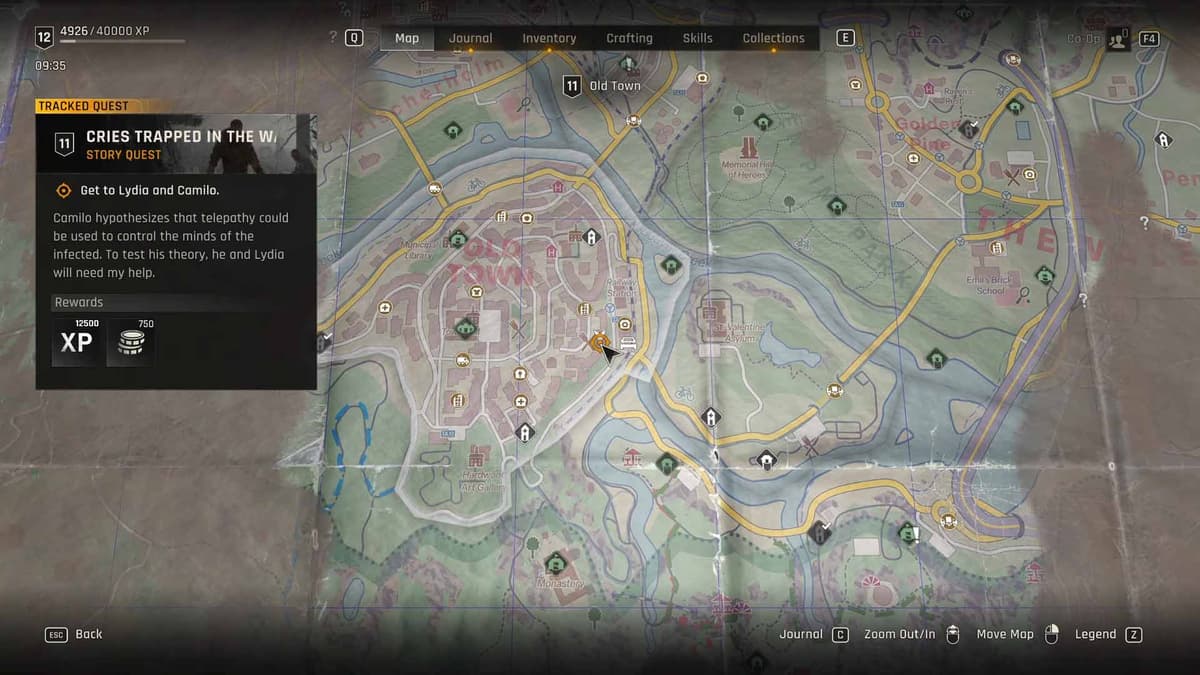Click the 12500 XP reward icon

[76, 343]
